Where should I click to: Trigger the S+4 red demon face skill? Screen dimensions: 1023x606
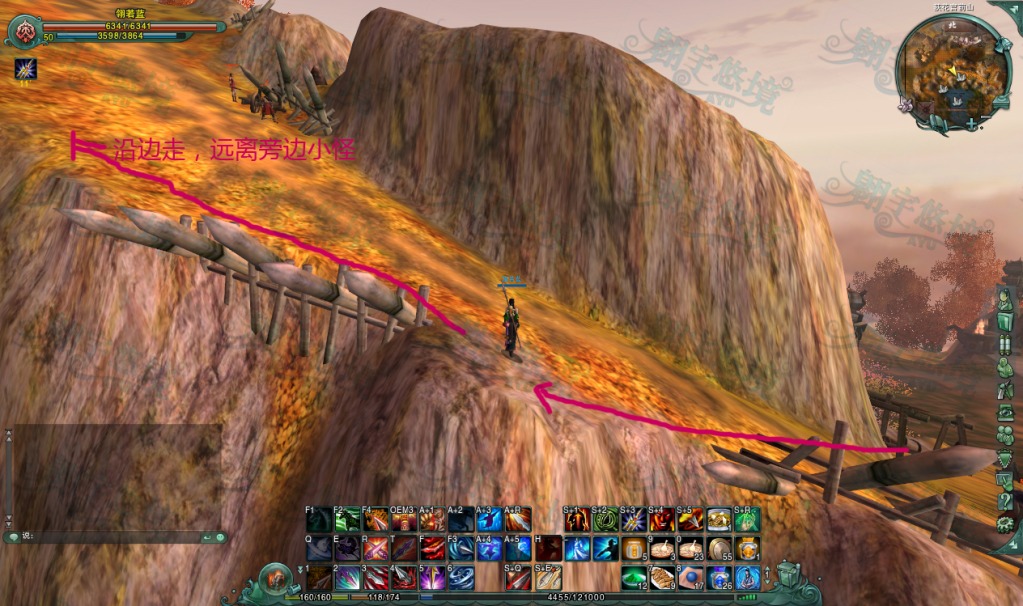(x=661, y=520)
